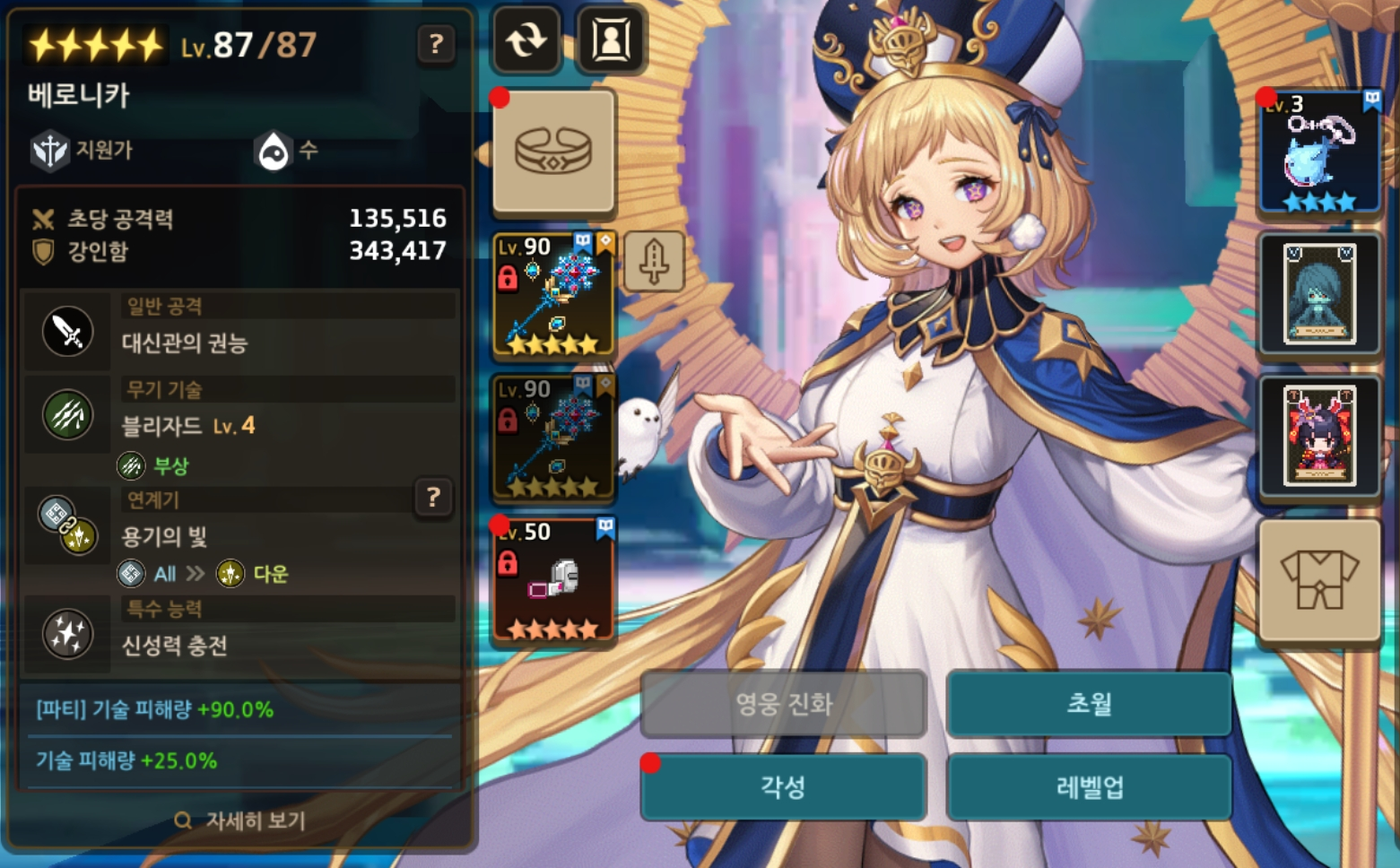Open help next to hero level
This screenshot has width=1400, height=868.
(x=436, y=43)
